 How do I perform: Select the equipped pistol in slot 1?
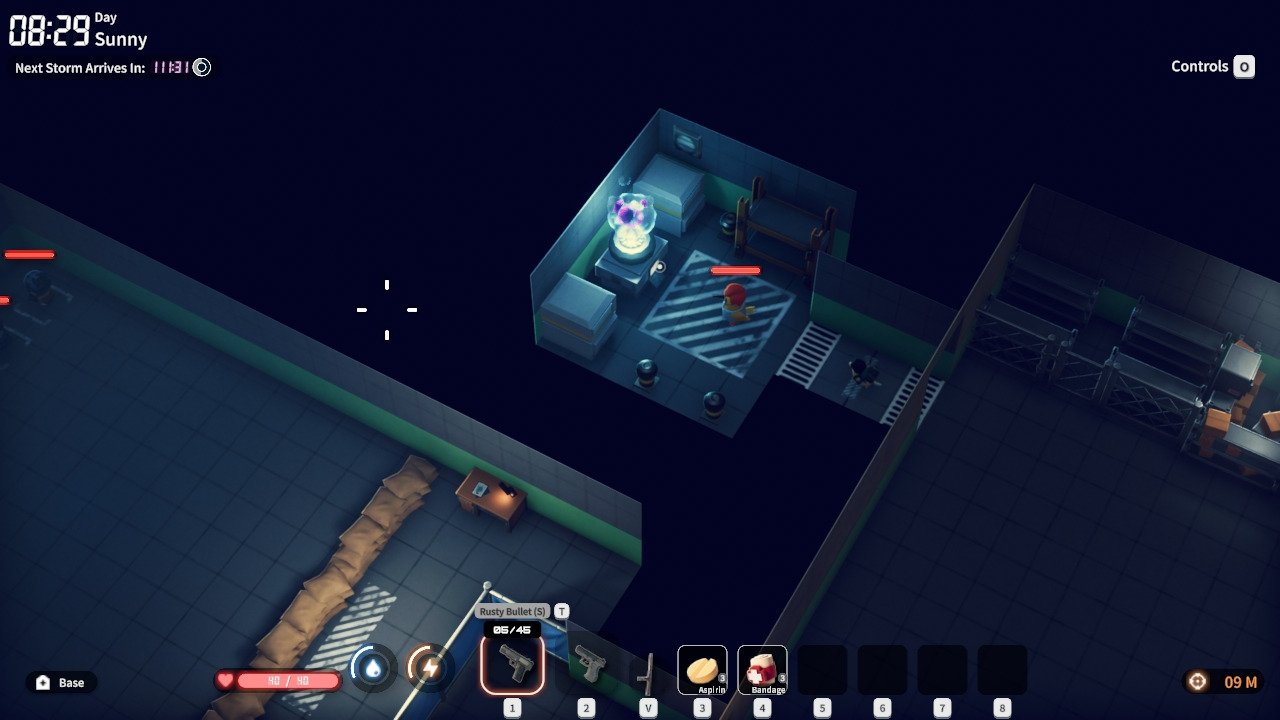[512, 664]
